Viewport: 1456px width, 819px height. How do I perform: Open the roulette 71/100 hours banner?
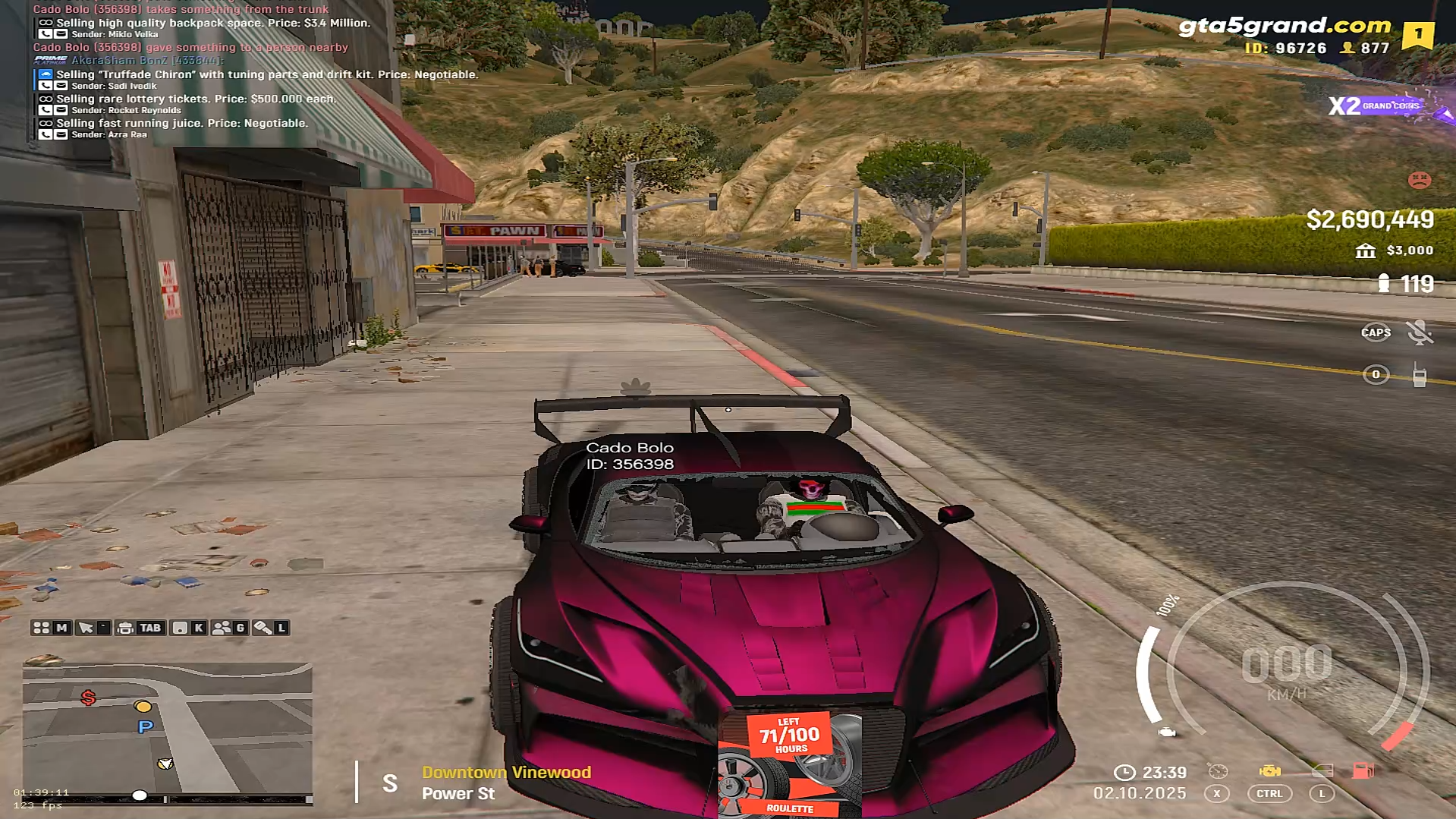pyautogui.click(x=789, y=764)
